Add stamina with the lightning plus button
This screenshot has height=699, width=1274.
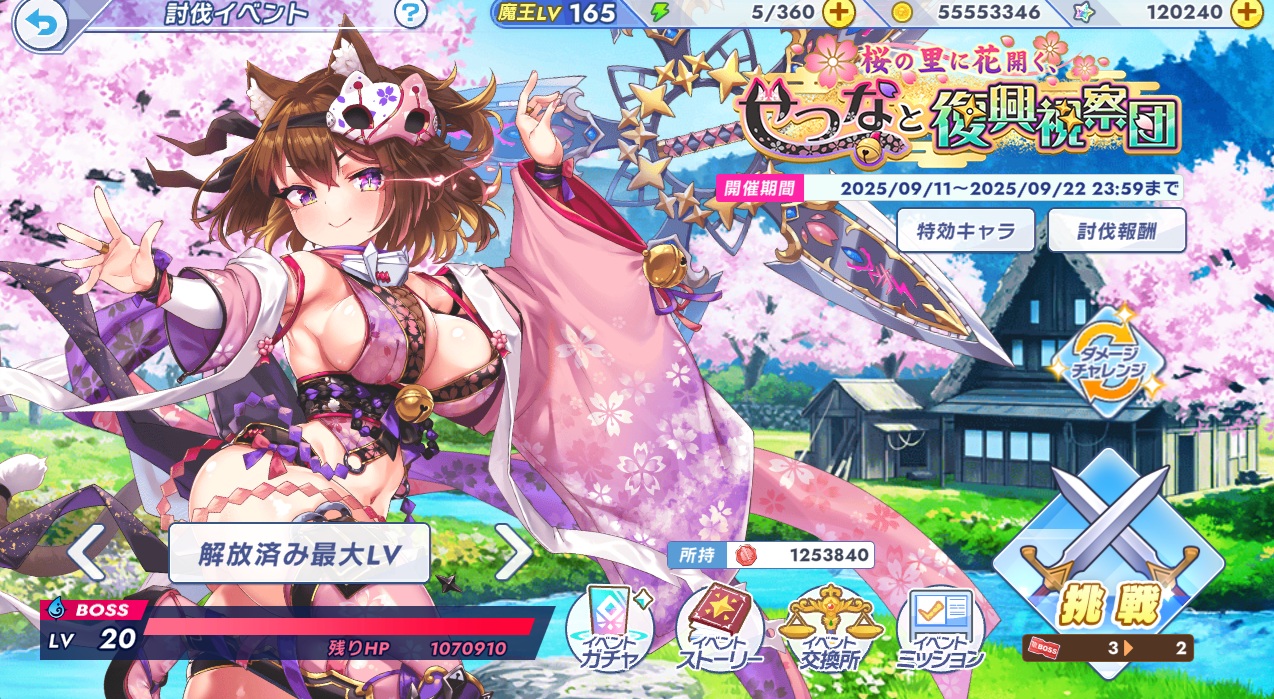838,13
